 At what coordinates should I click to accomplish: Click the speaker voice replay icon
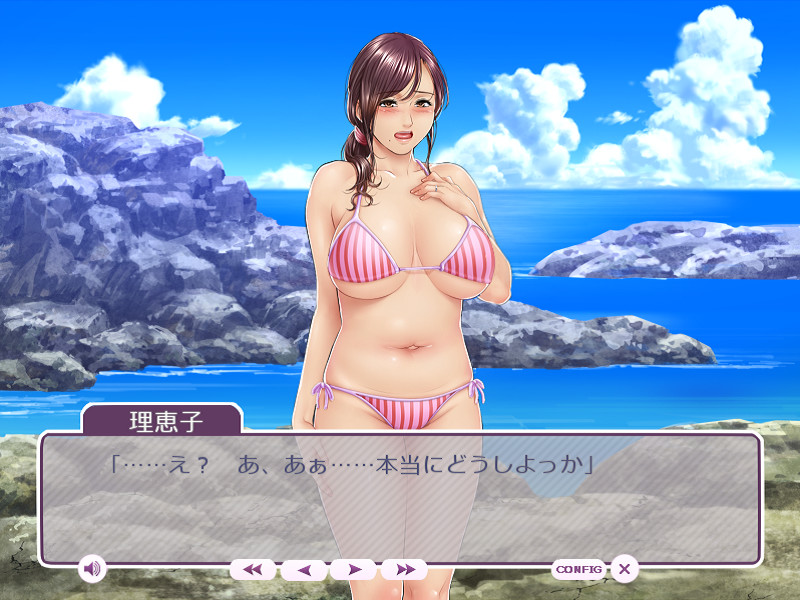(x=92, y=569)
